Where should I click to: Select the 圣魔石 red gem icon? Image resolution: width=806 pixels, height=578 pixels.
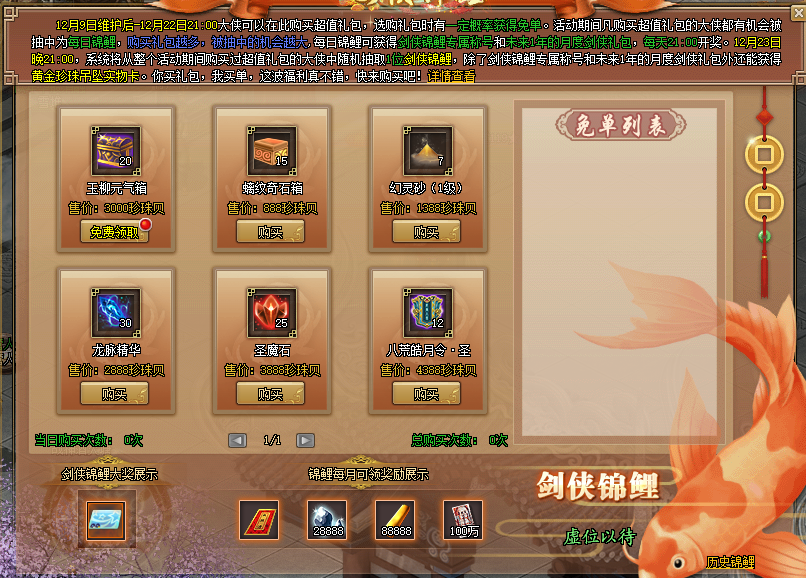[271, 313]
